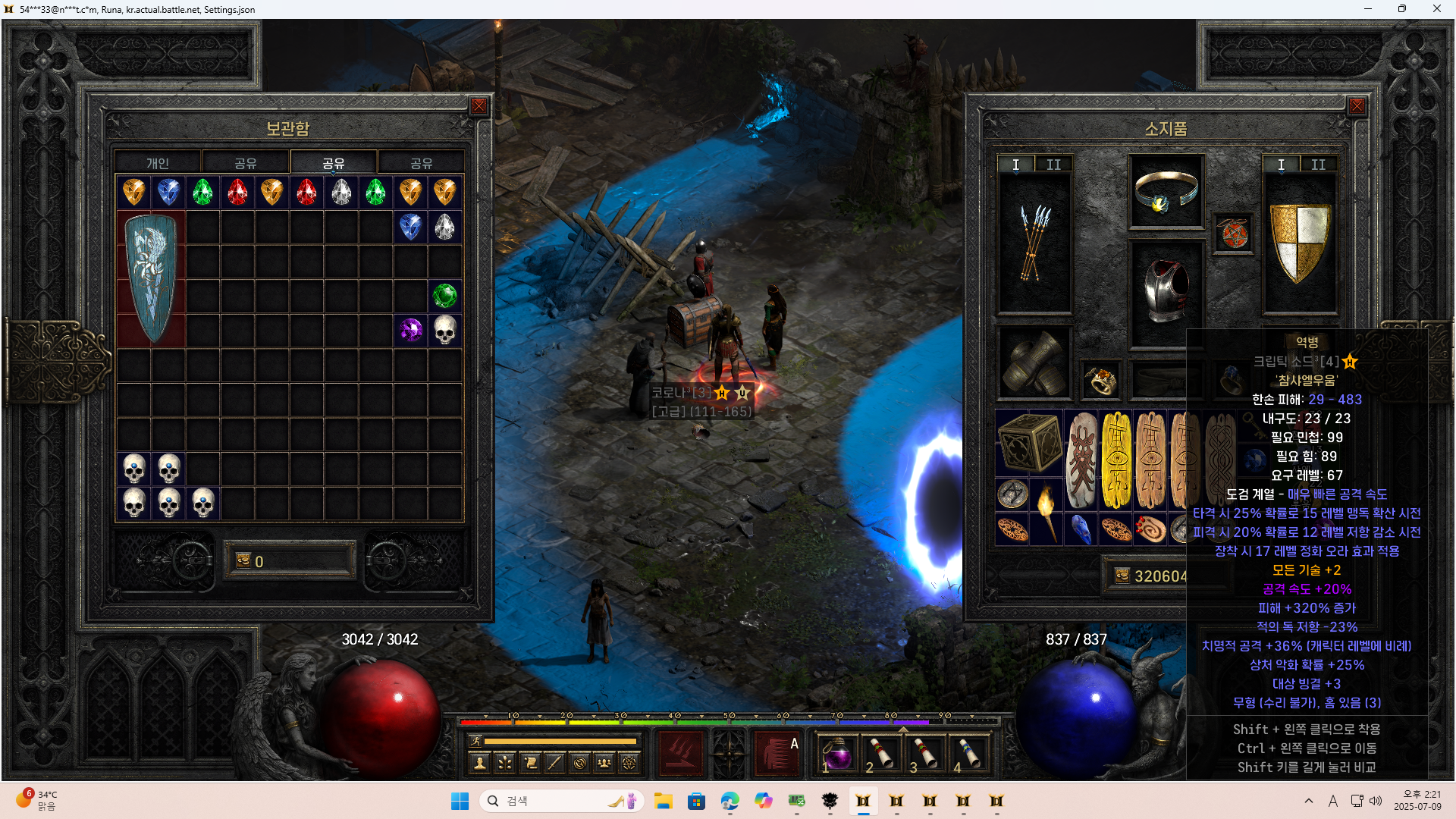The image size is (1456, 819).
Task: Click the stash gold withdraw button
Action: (243, 561)
